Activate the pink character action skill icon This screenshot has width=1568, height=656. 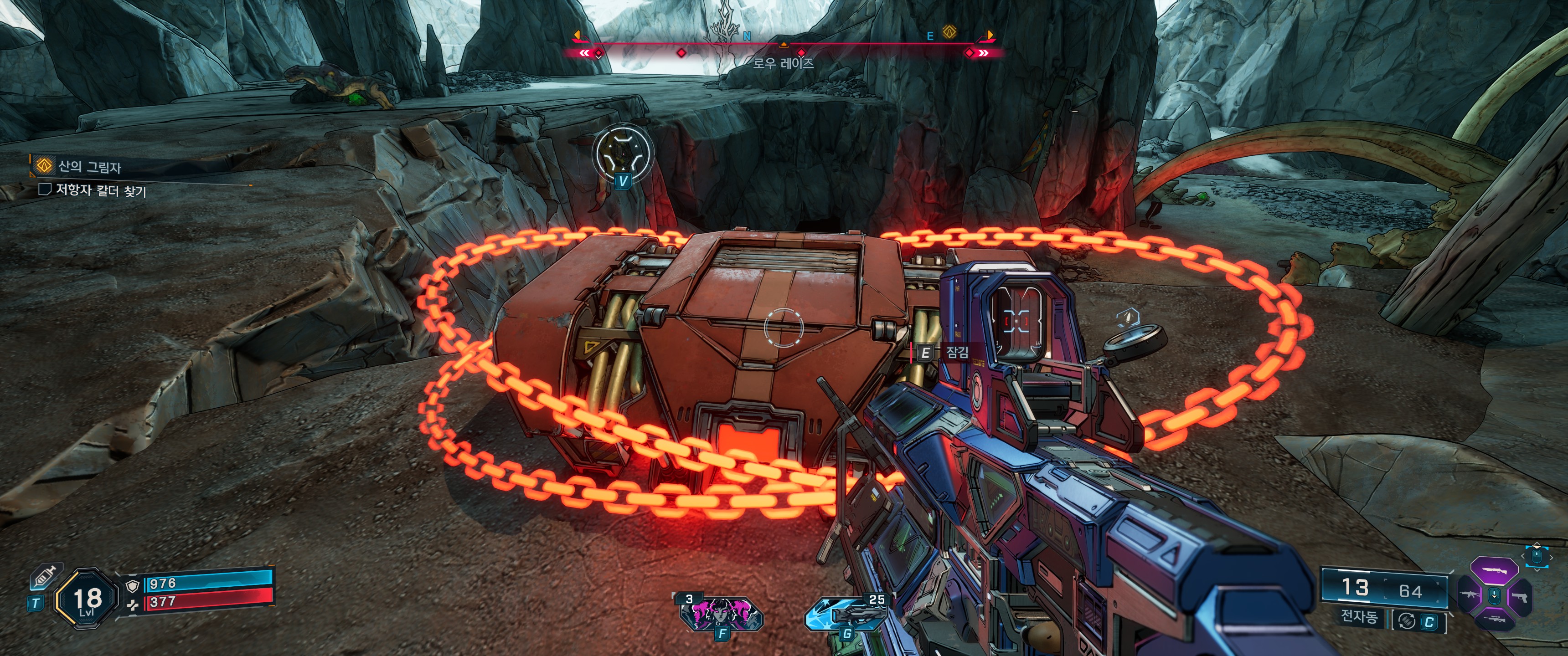[x=721, y=613]
